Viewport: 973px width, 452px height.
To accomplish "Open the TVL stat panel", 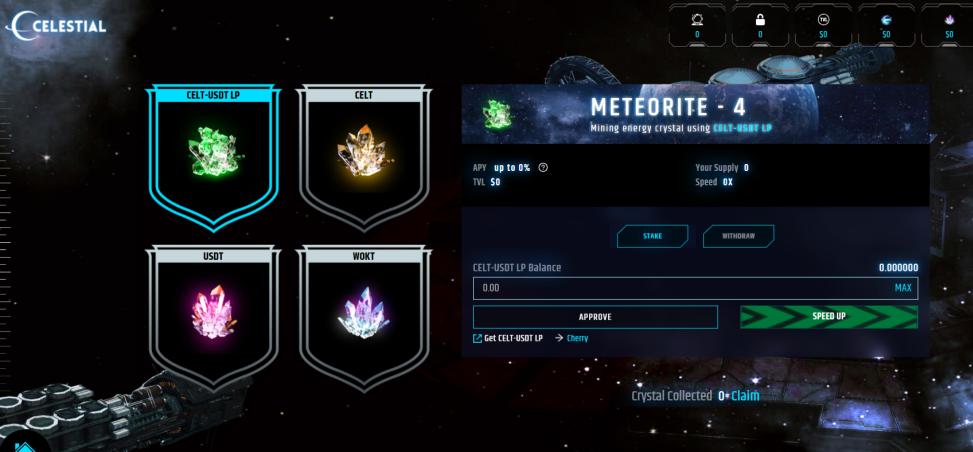I will pyautogui.click(x=823, y=24).
